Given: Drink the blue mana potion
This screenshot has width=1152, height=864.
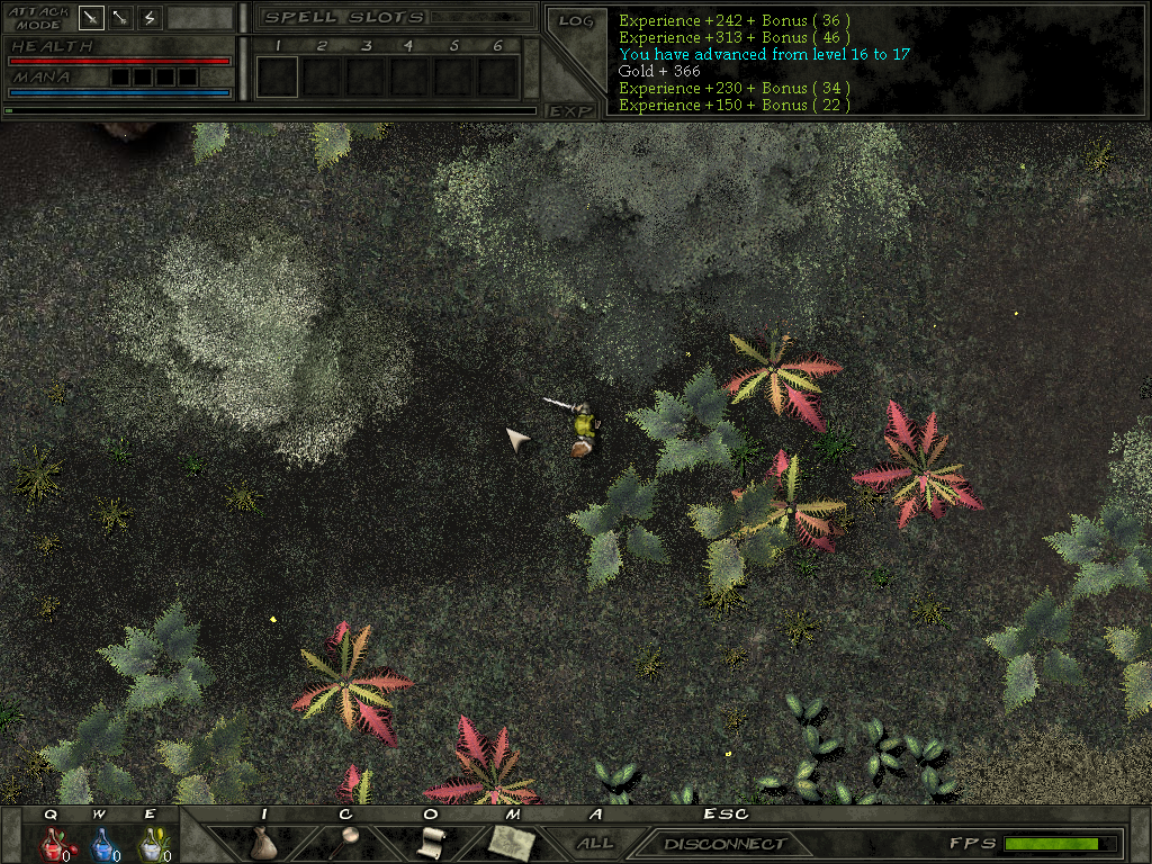Looking at the screenshot, I should (101, 845).
